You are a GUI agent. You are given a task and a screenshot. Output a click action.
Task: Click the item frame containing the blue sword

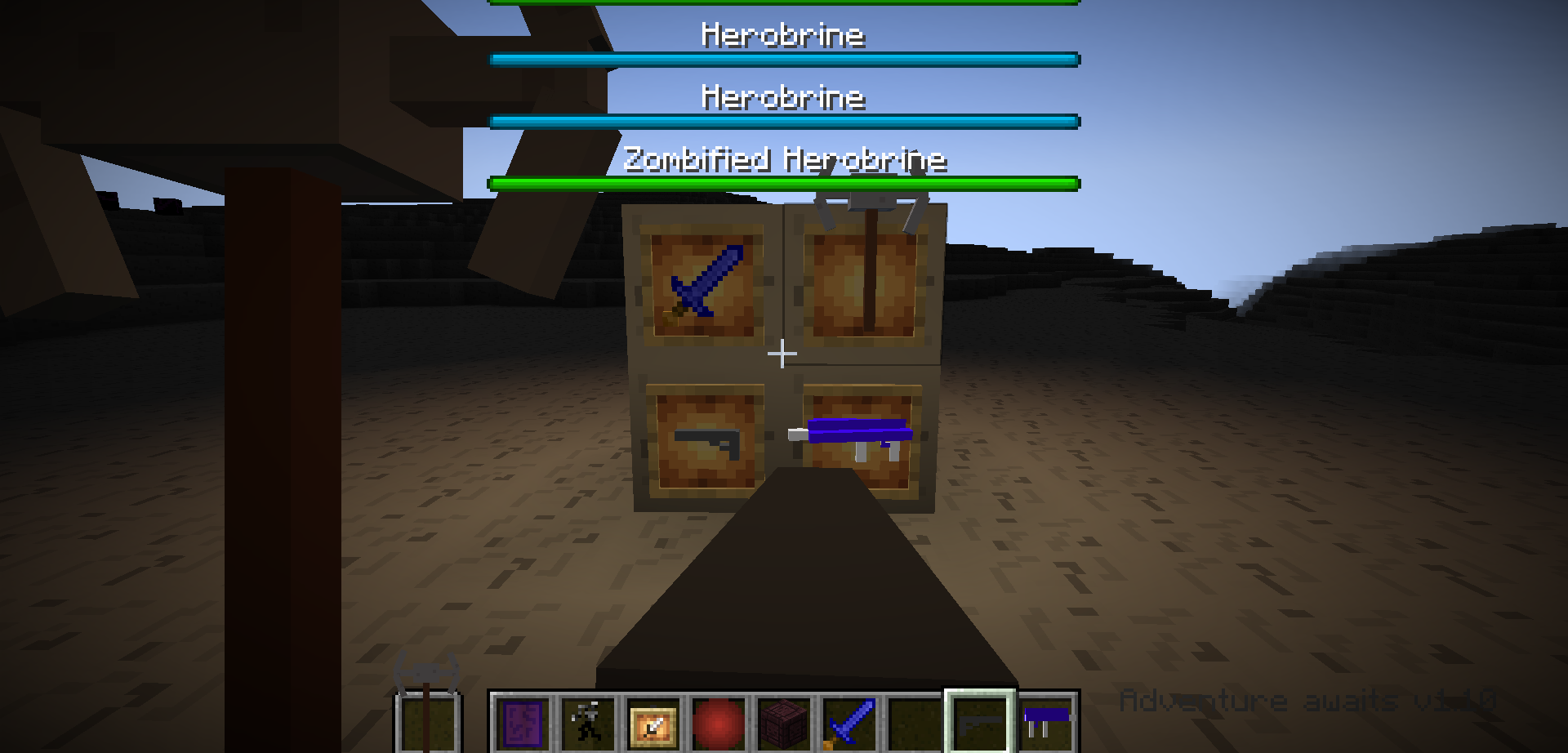coord(702,282)
